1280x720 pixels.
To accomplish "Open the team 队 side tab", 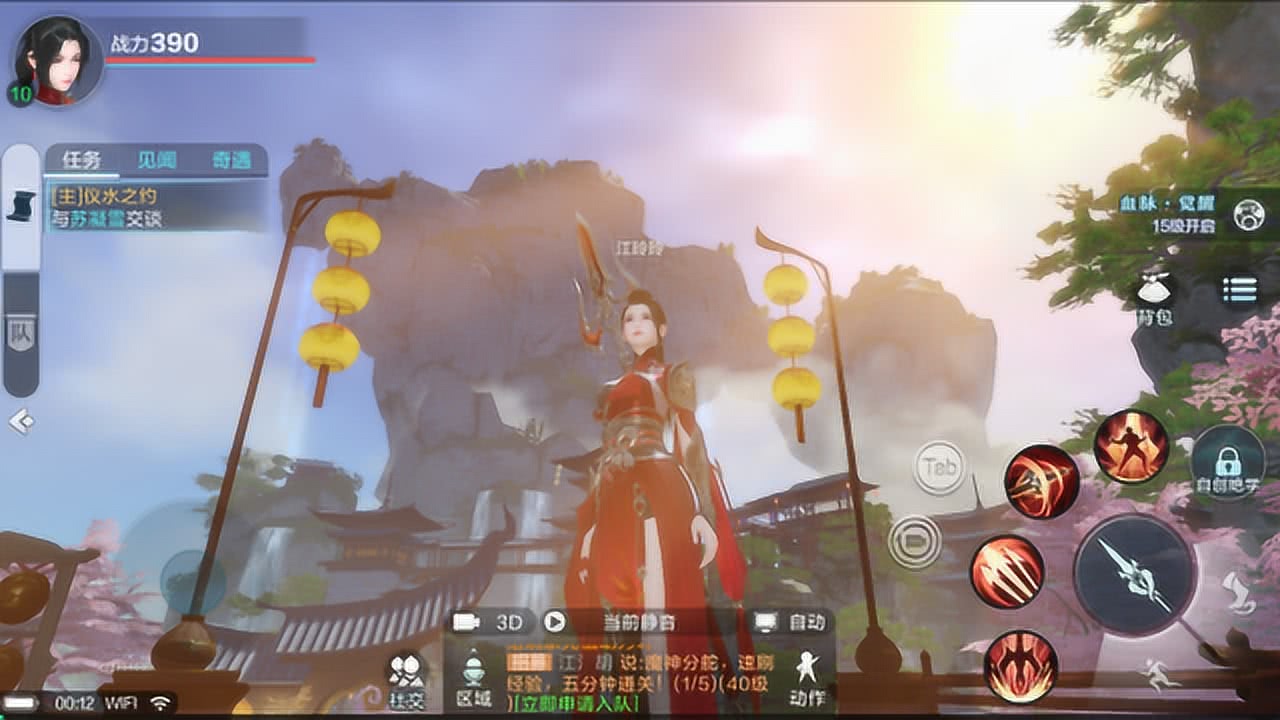I will point(20,333).
